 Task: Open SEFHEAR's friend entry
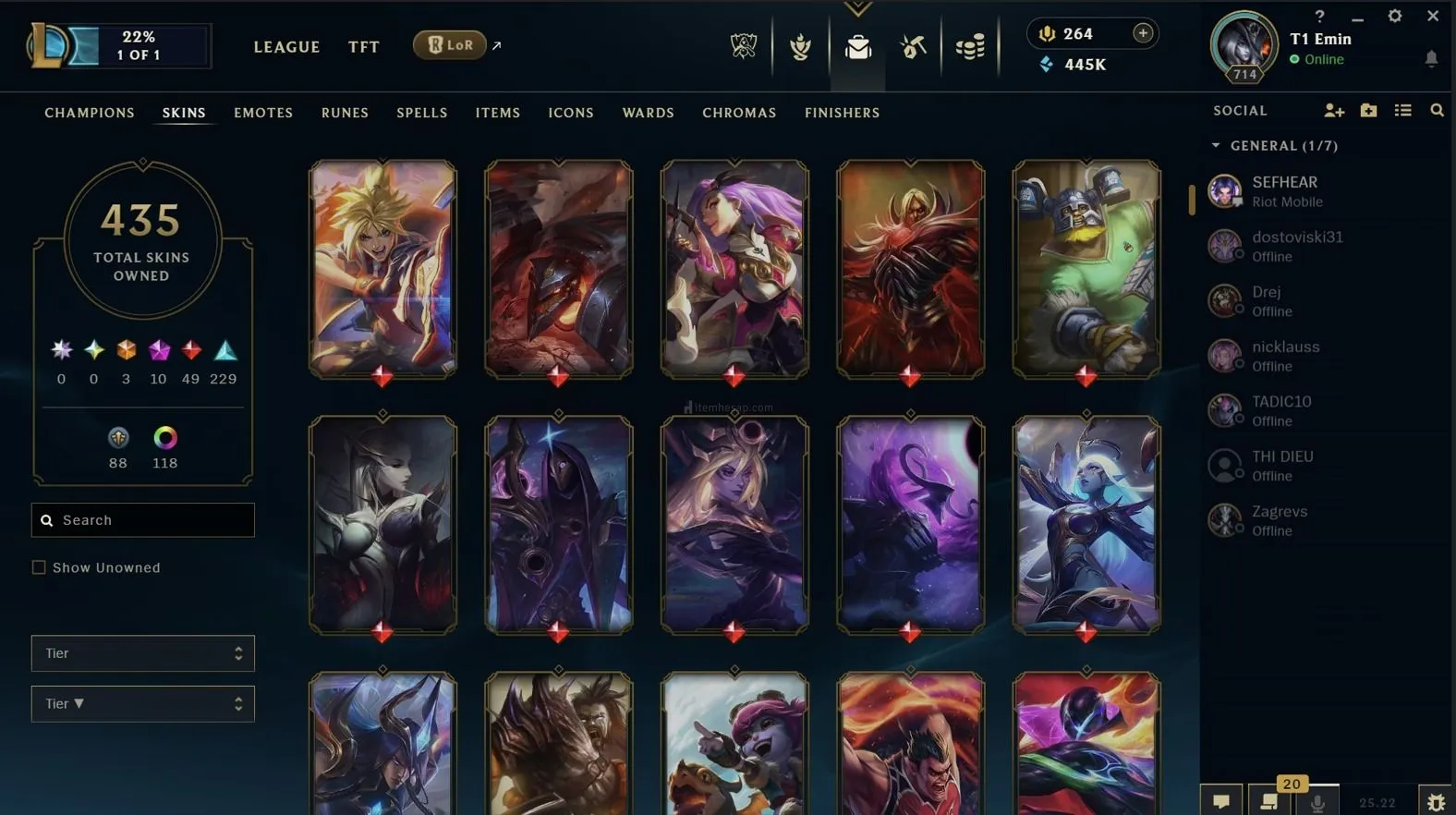[1284, 191]
